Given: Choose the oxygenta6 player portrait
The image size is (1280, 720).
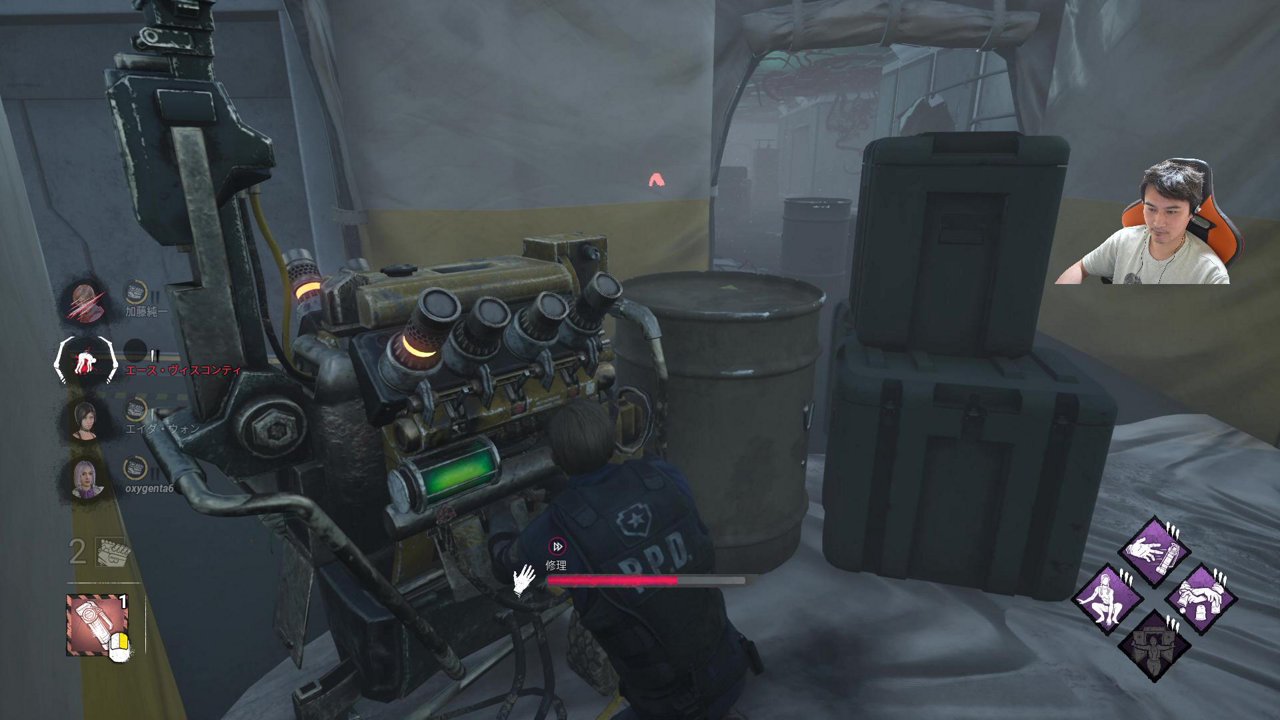Looking at the screenshot, I should pyautogui.click(x=84, y=478).
